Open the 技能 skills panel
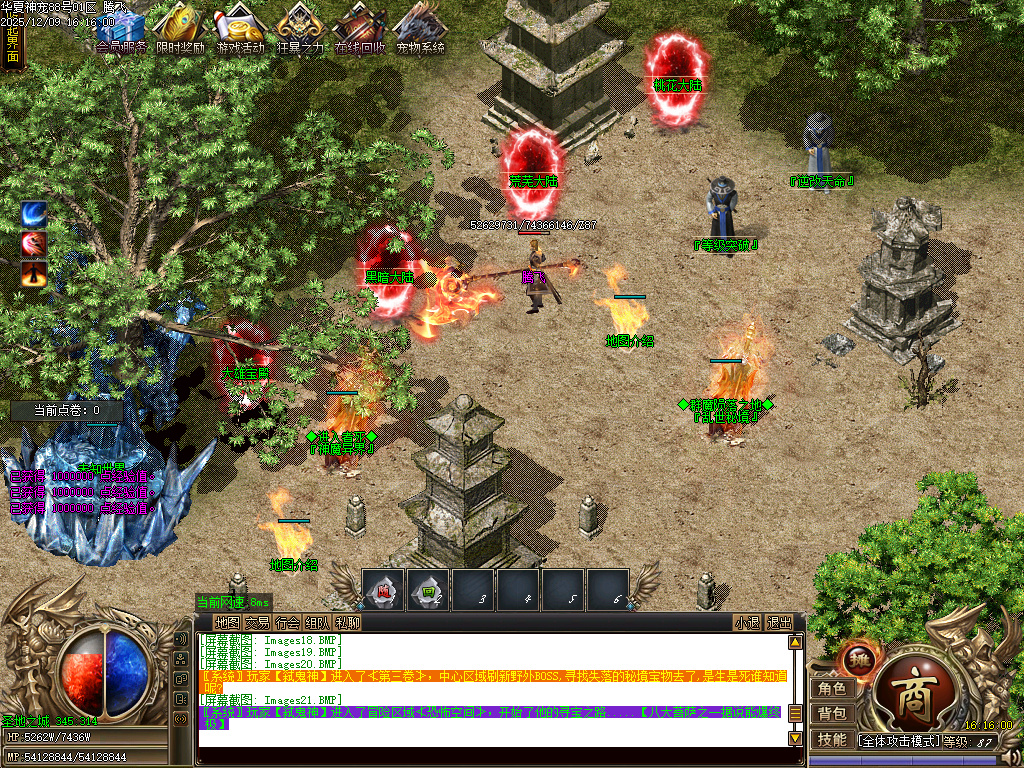 tap(831, 740)
